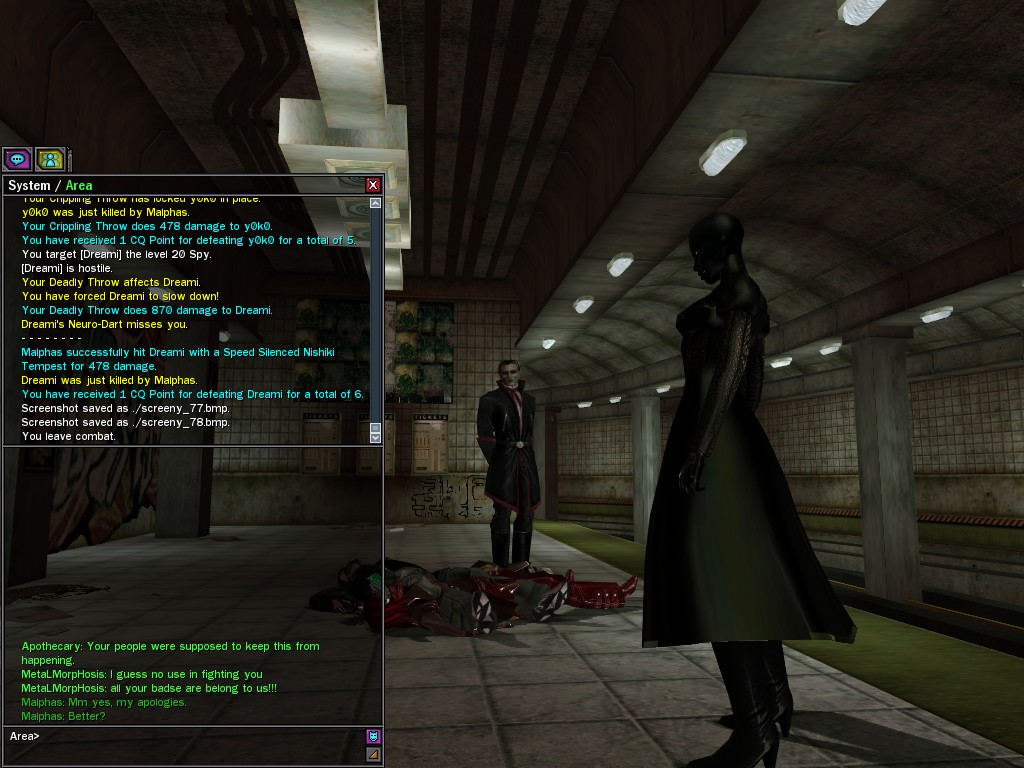Close the System / Area chat window
This screenshot has height=768, width=1024.
[x=373, y=185]
